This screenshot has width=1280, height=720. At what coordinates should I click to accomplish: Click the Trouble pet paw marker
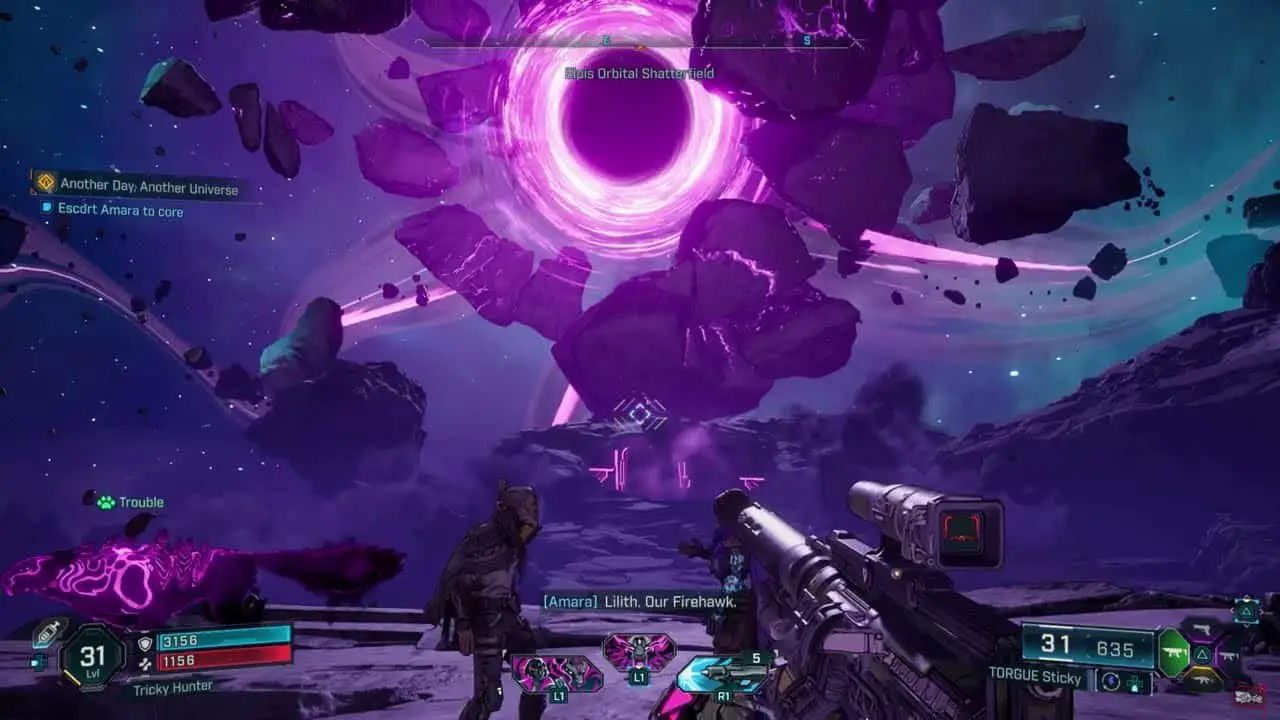106,502
